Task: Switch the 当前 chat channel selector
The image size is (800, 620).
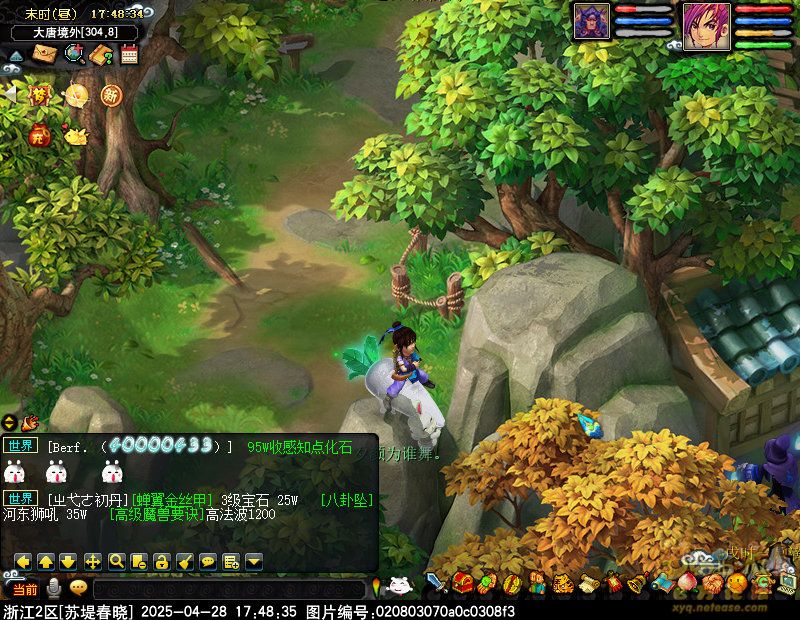Action: [25, 589]
